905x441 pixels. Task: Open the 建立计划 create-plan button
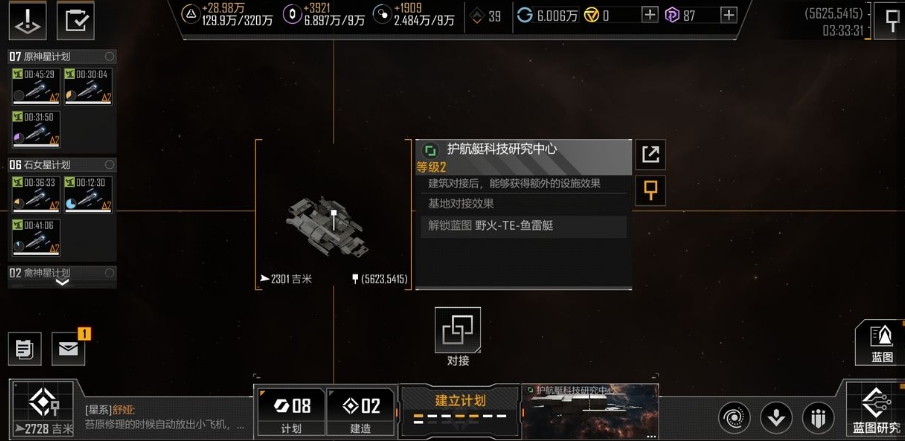[x=461, y=409]
